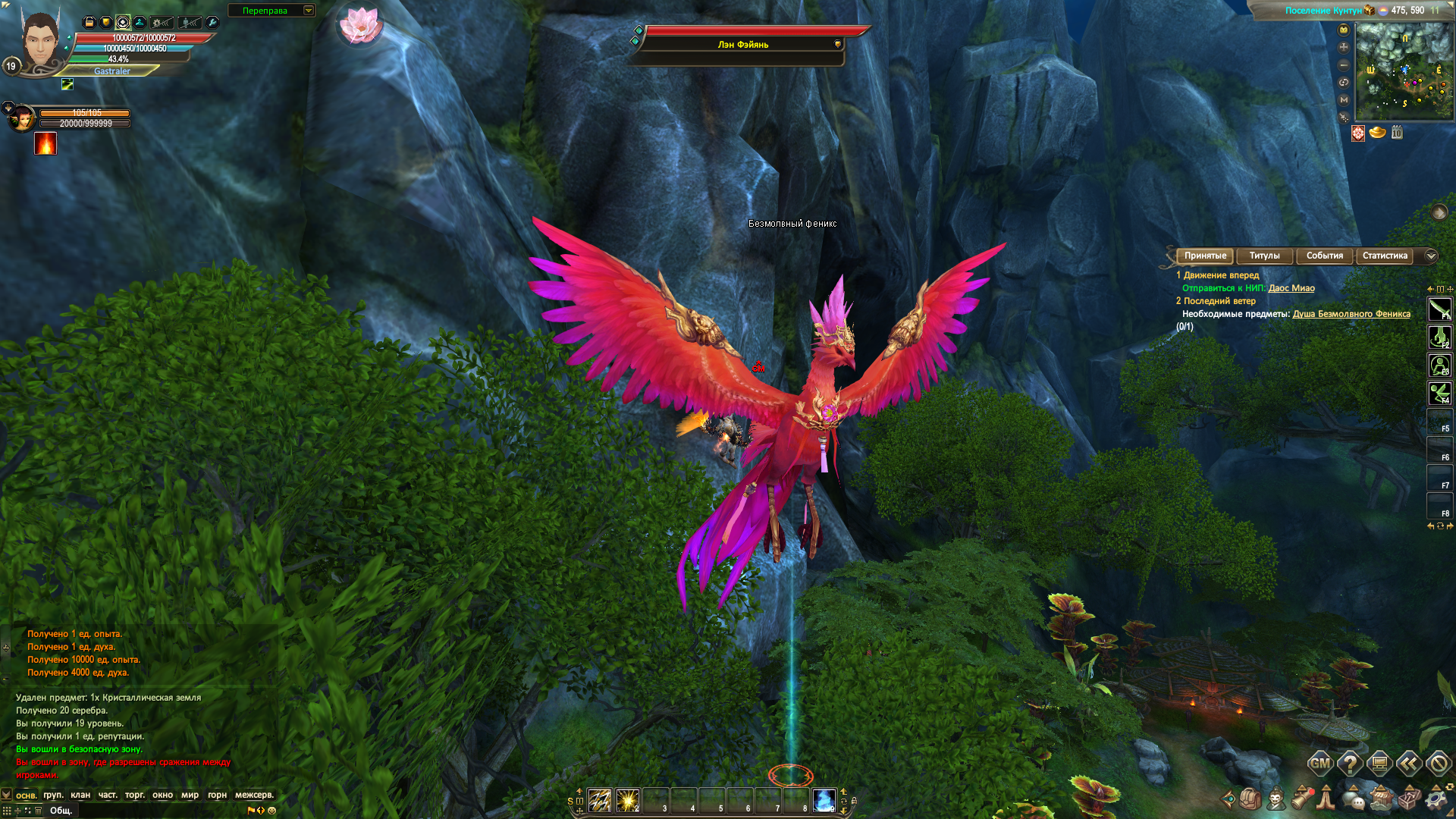This screenshot has width=1456, height=819.
Task: Open the calendar icon below the minimap
Action: pyautogui.click(x=1397, y=133)
